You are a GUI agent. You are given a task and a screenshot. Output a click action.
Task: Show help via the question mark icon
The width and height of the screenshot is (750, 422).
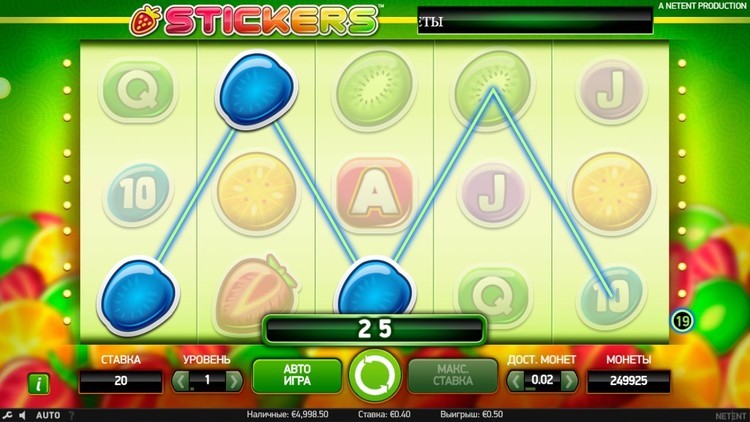pyautogui.click(x=71, y=414)
